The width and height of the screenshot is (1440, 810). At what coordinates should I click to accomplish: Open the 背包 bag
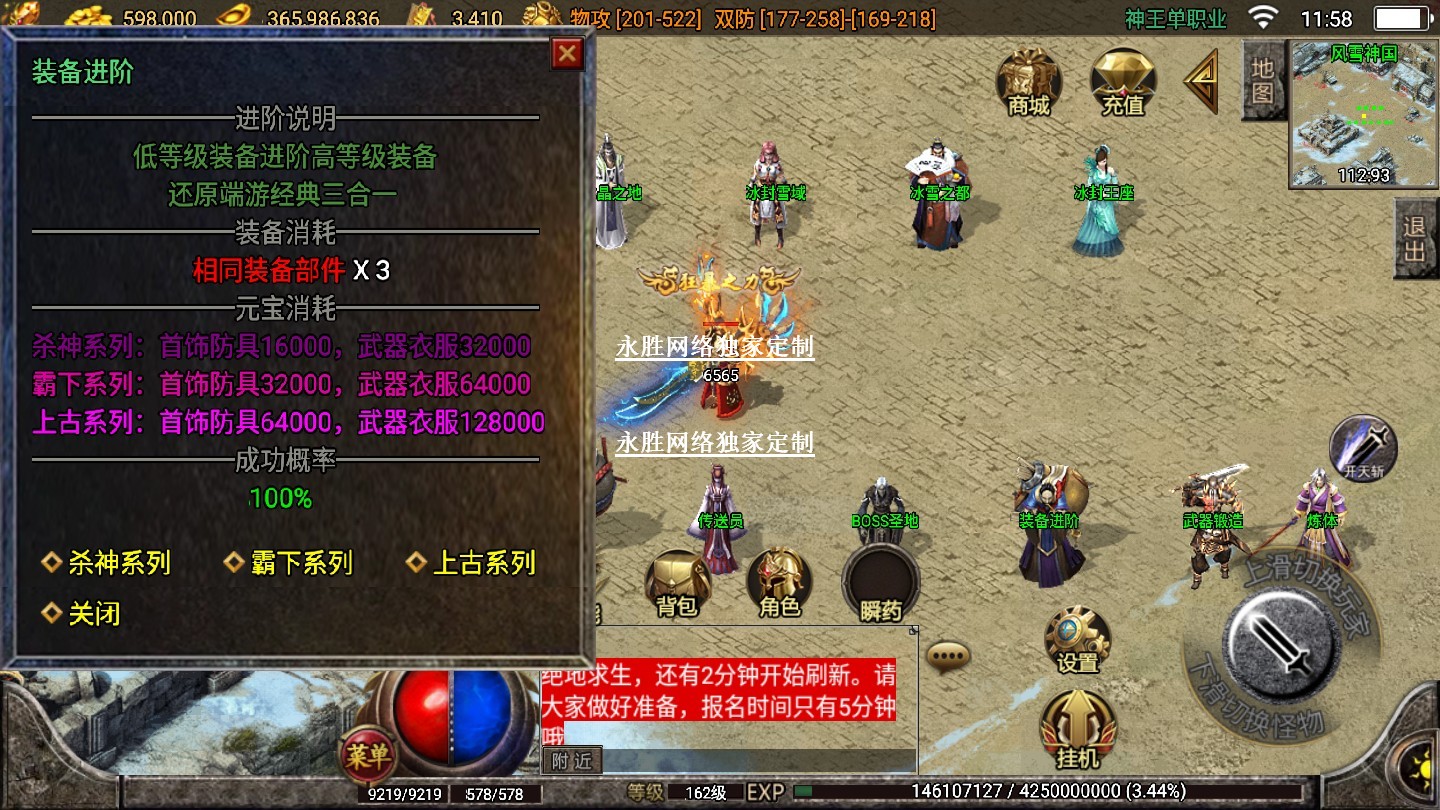pos(677,583)
